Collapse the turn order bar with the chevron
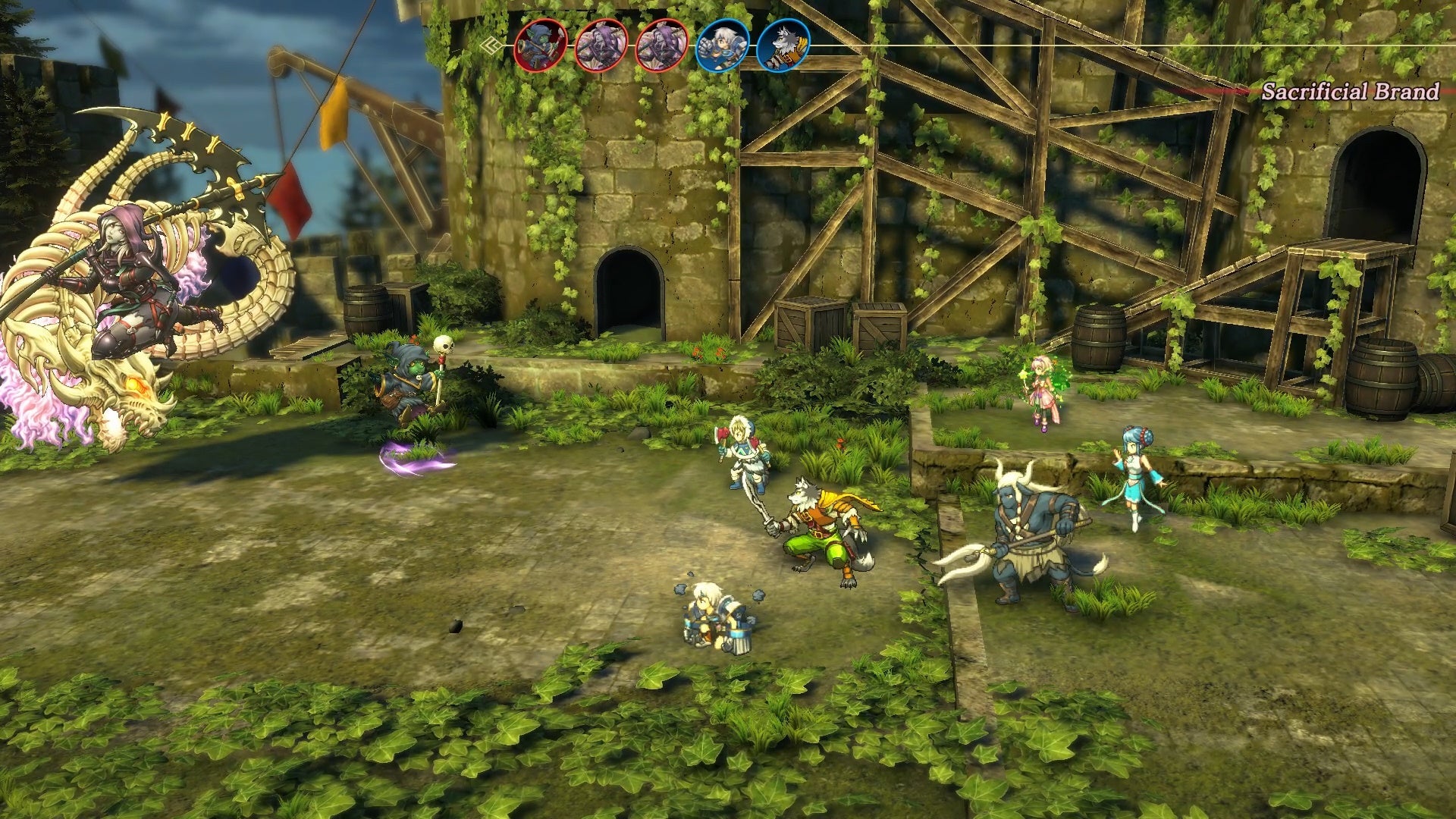Viewport: 1456px width, 819px height. pos(493,45)
